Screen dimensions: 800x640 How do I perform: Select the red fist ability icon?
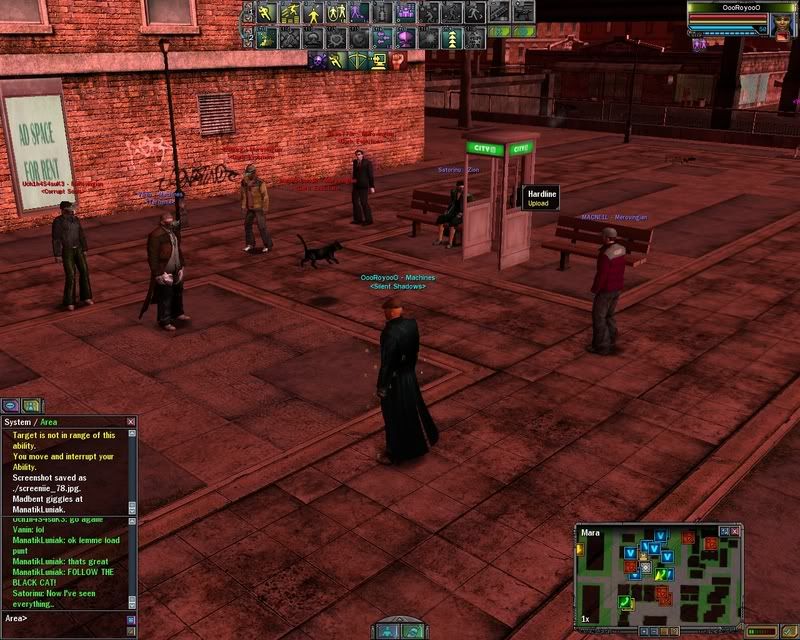click(399, 60)
